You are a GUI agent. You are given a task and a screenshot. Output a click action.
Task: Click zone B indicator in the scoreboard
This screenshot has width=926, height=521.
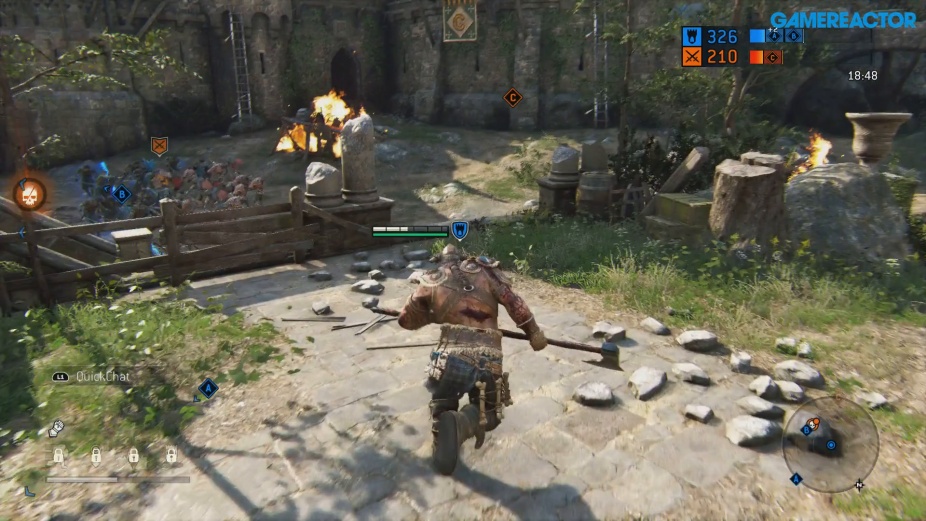tap(793, 36)
